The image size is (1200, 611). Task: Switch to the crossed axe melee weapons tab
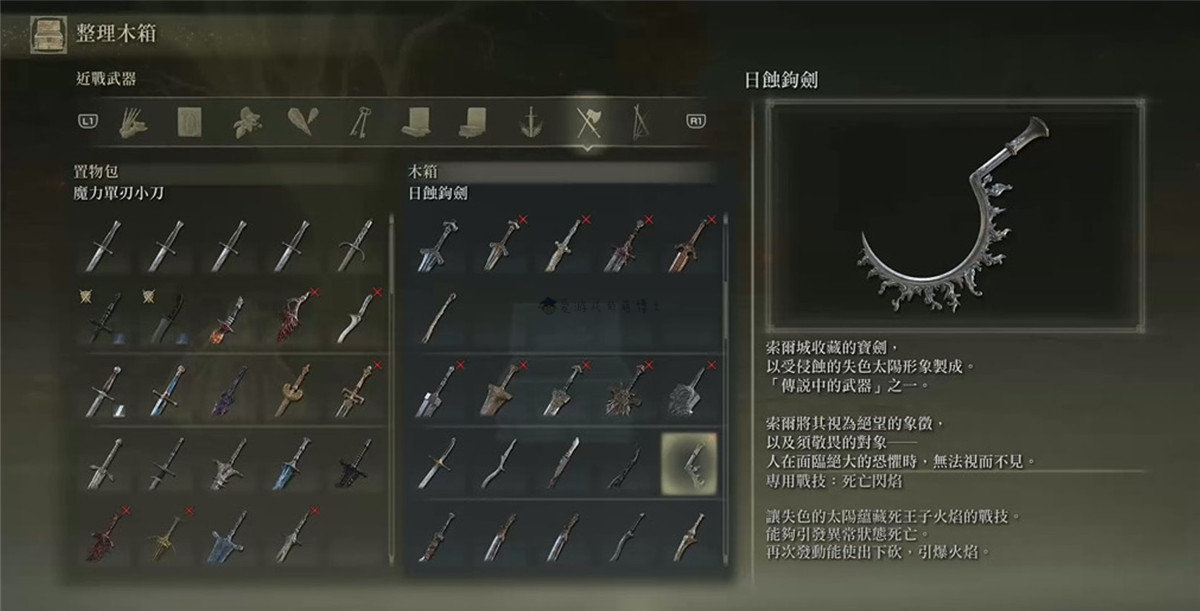[x=585, y=122]
